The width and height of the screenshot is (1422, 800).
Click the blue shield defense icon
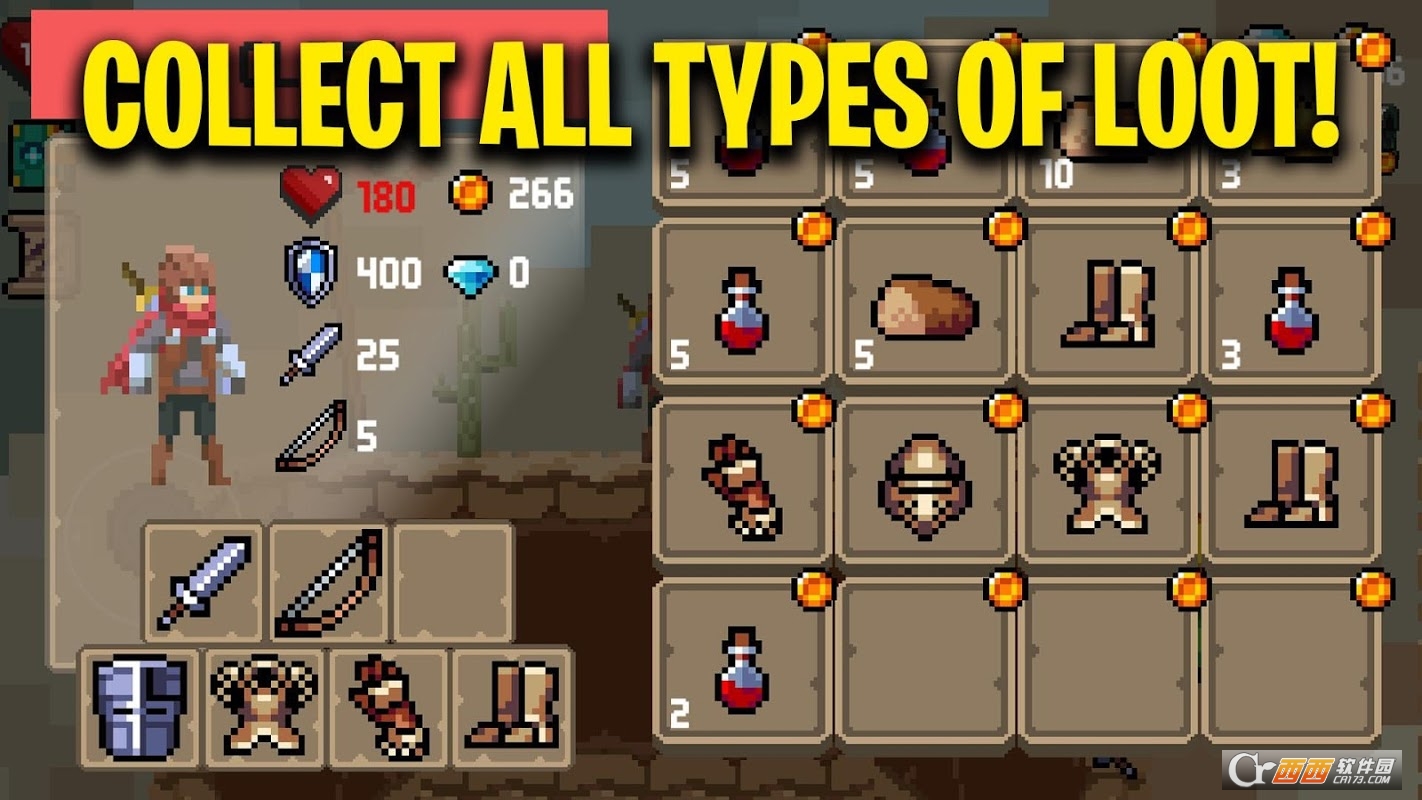click(308, 272)
